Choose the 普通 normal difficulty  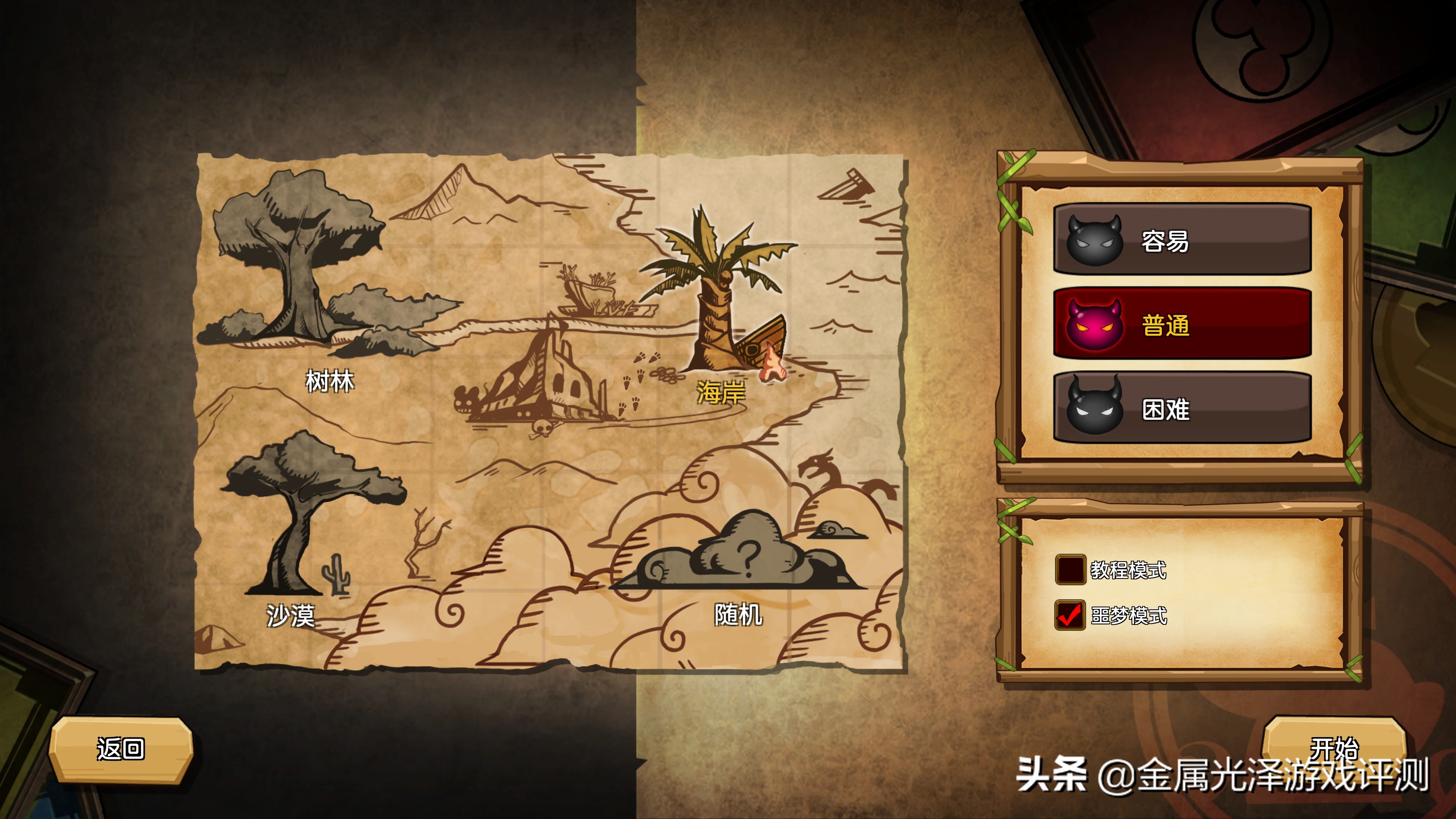[1181, 325]
